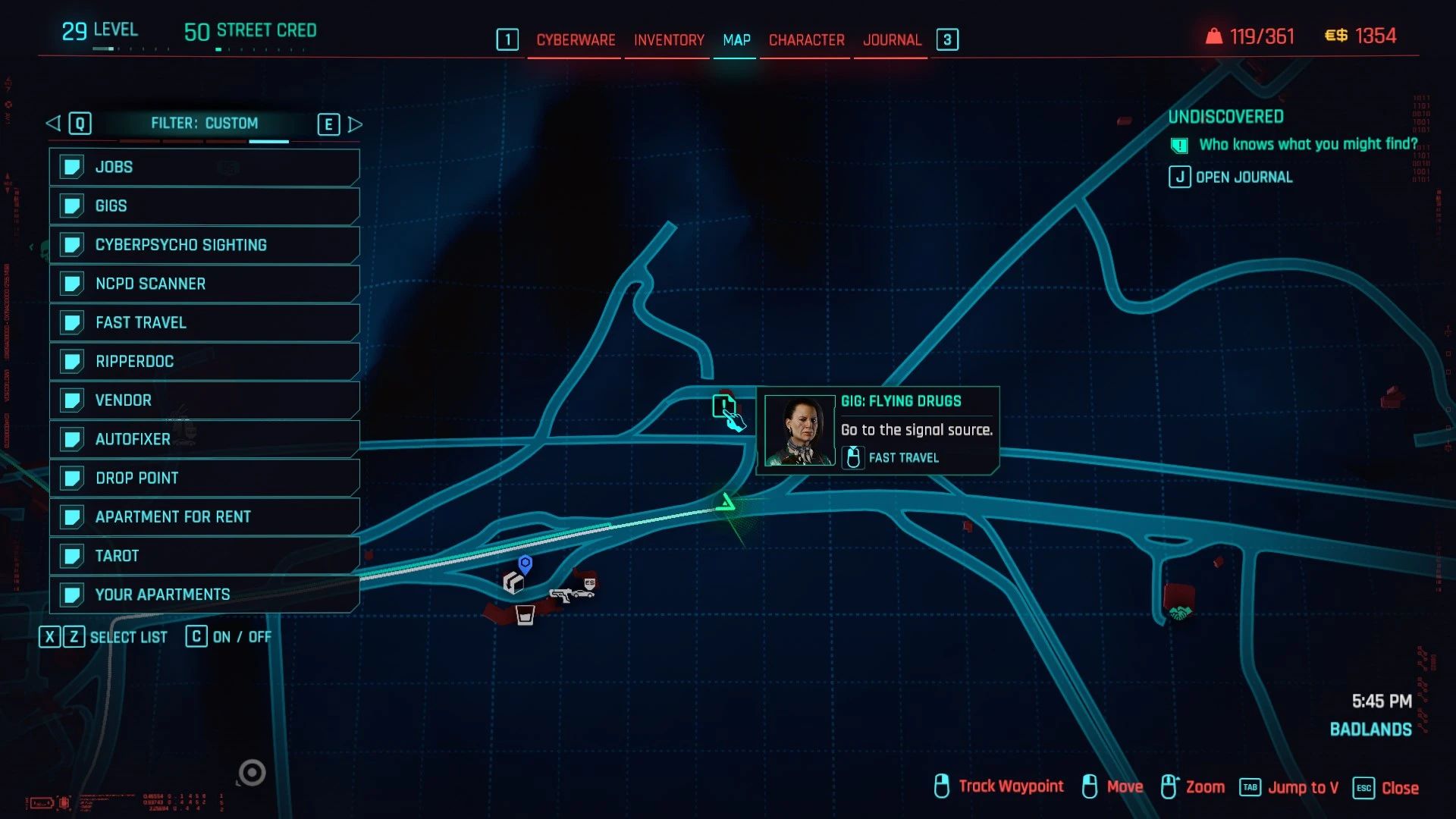Toggle the RIPPERDOC filter visibility

[203, 361]
